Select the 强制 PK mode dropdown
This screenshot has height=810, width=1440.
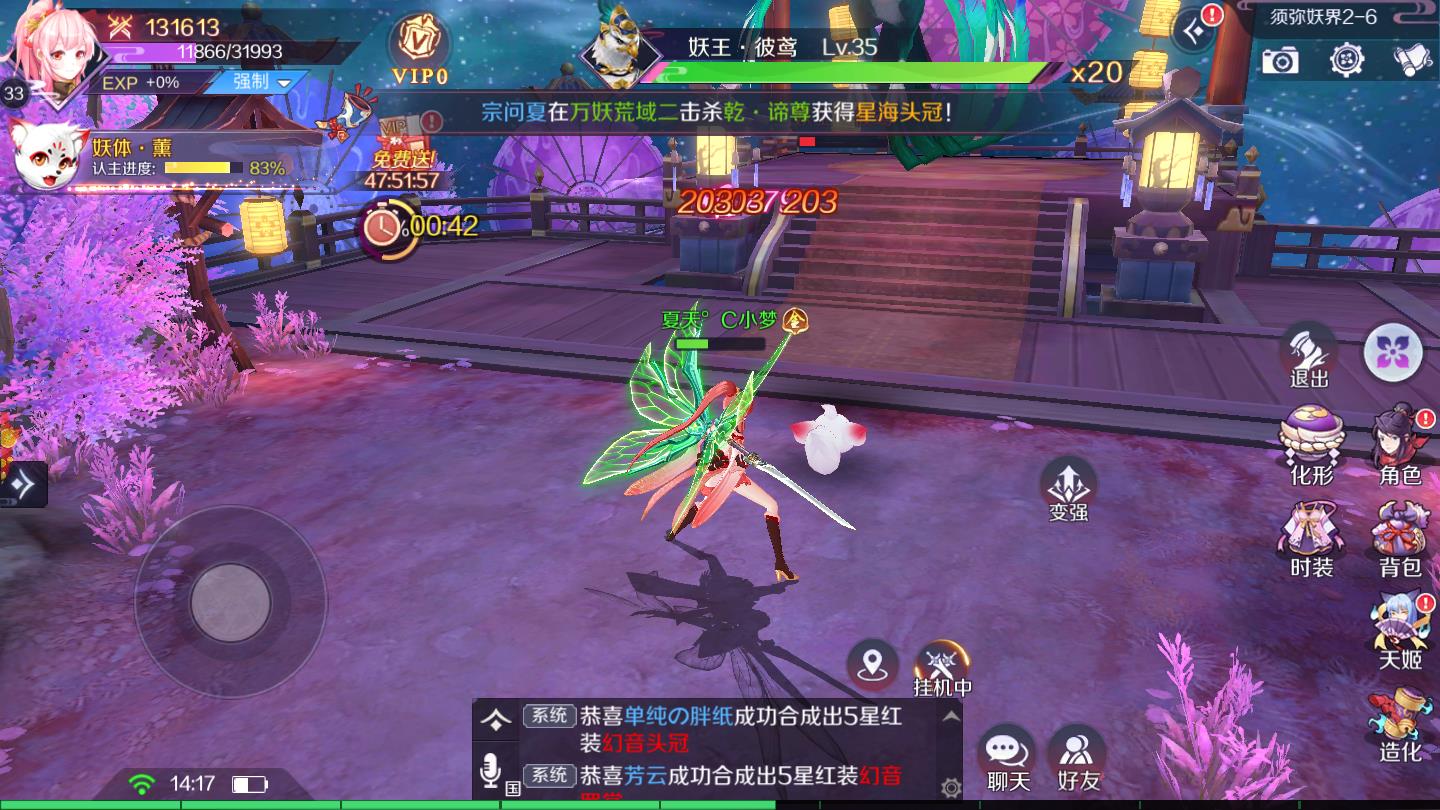click(262, 82)
